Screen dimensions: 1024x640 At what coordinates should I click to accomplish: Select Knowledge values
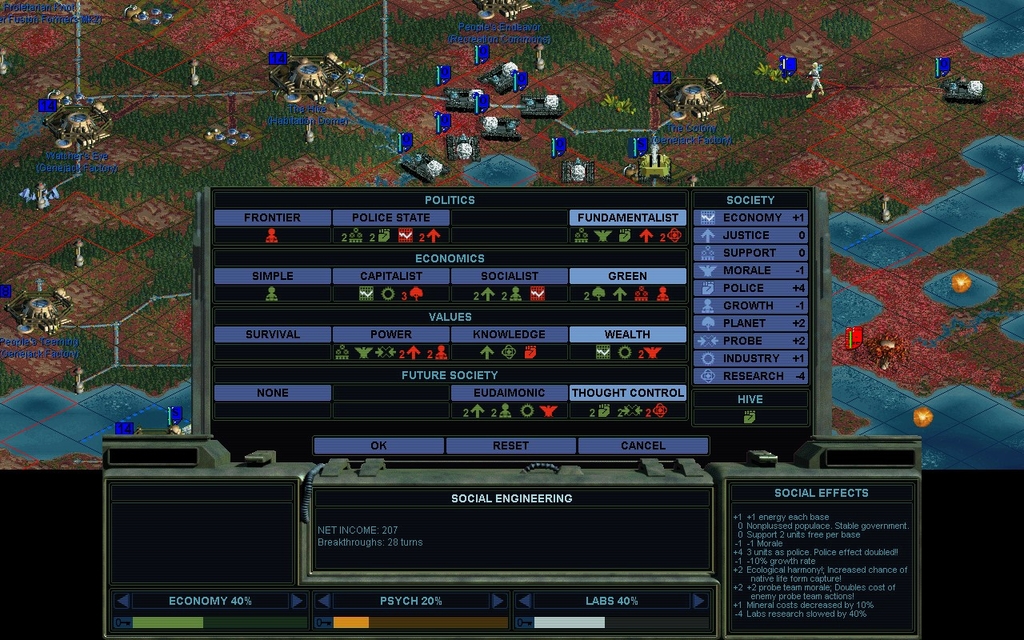tap(509, 334)
